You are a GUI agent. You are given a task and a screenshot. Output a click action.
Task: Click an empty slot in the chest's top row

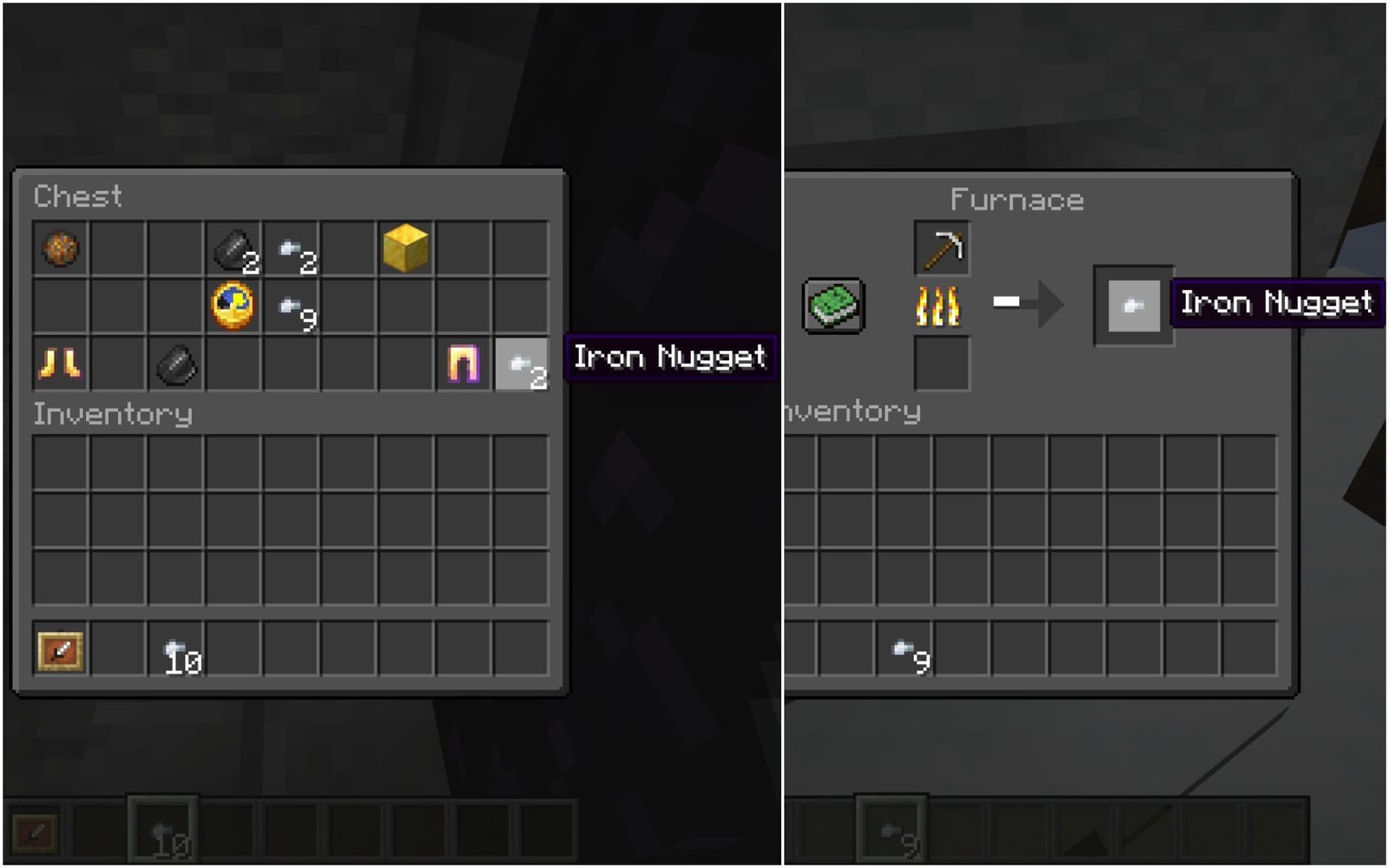116,250
